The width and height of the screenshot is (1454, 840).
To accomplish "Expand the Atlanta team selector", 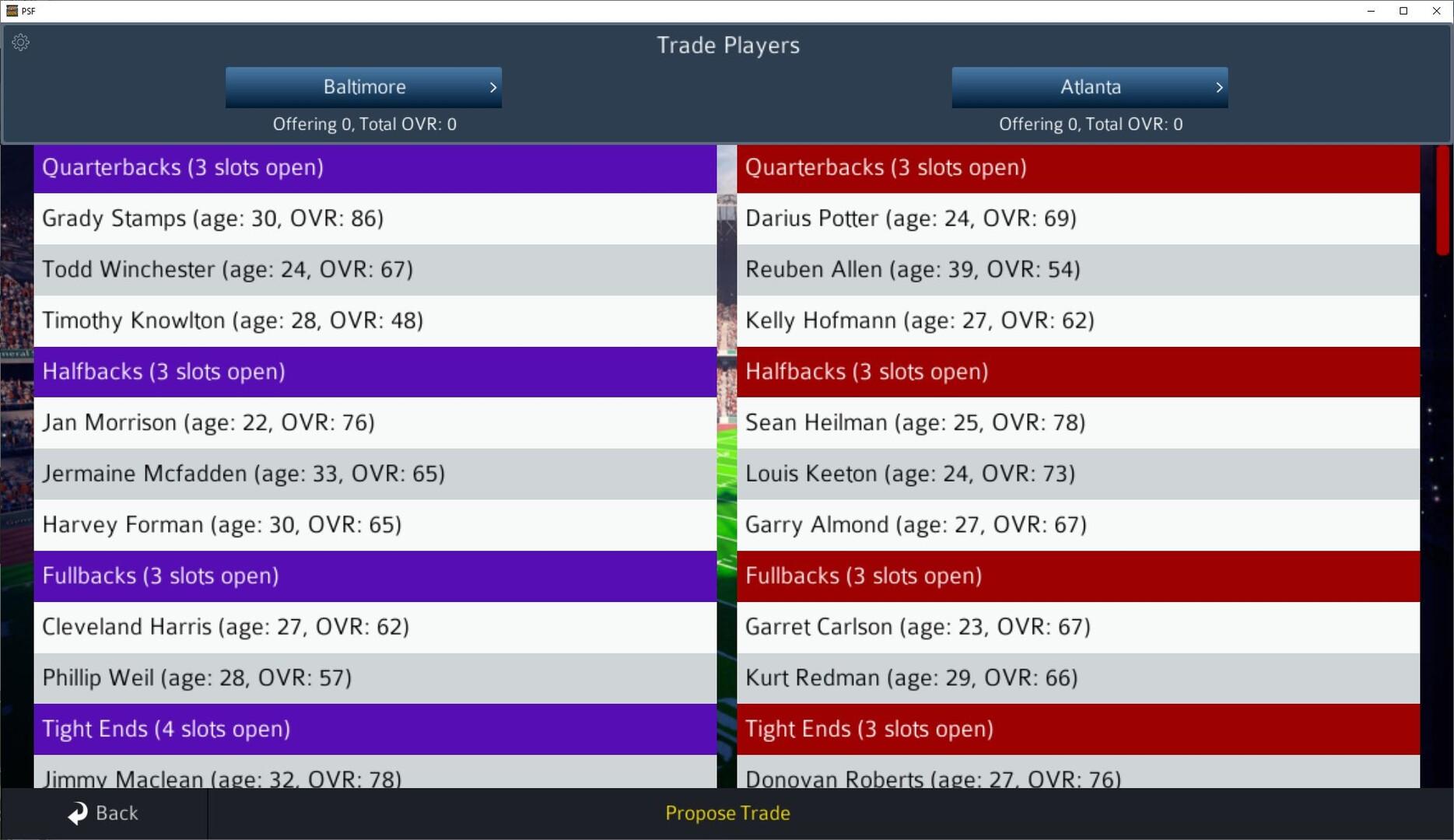I will [x=1089, y=87].
